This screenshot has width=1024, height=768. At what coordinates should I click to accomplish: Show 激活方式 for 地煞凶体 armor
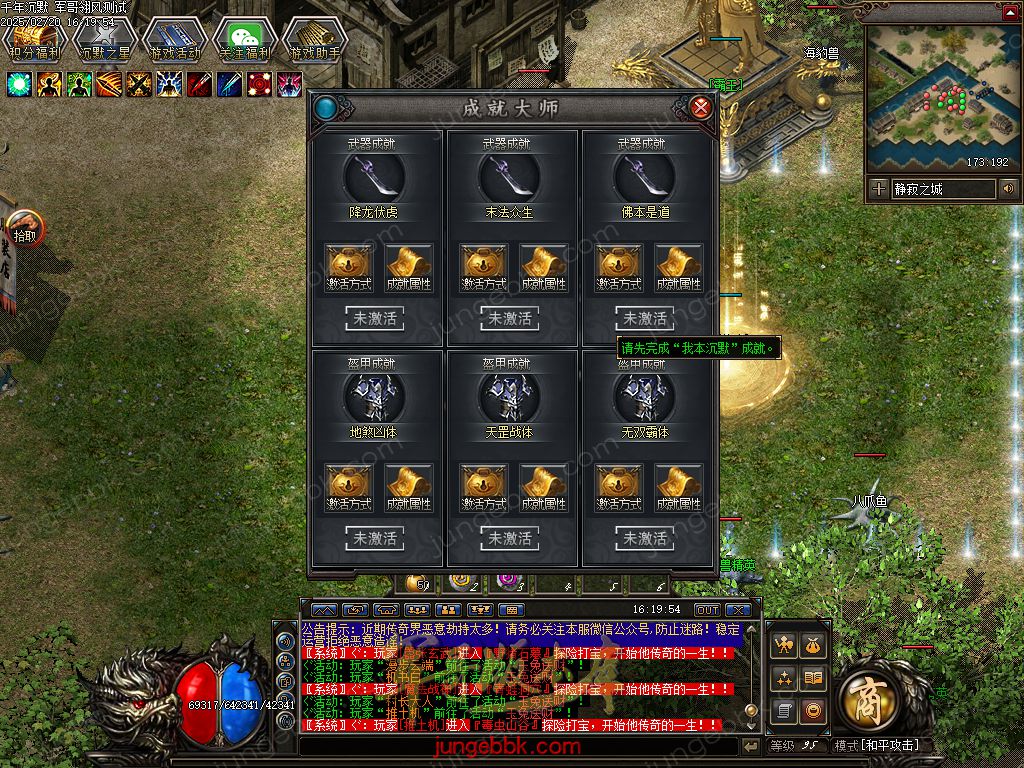coord(349,488)
